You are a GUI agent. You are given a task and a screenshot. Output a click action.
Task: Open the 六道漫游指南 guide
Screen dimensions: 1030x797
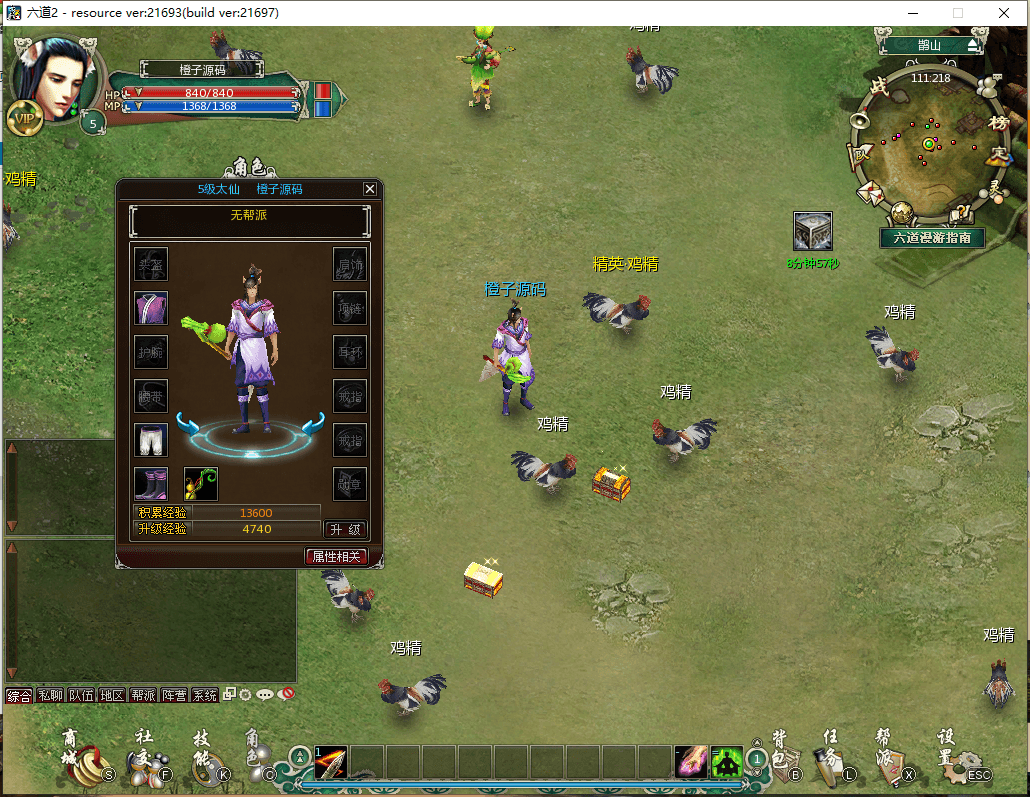(932, 238)
